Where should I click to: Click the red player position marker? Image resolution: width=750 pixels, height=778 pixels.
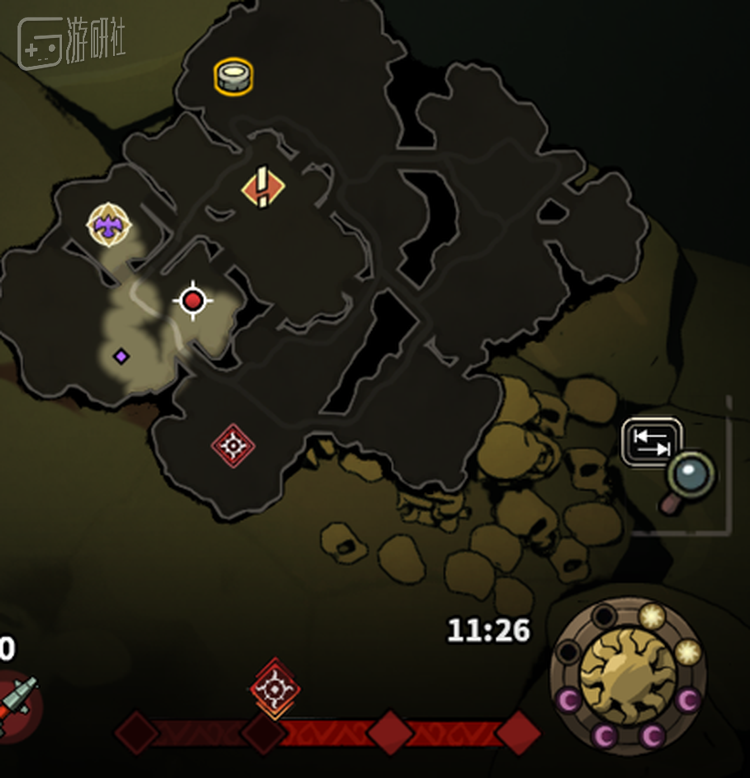[x=193, y=300]
